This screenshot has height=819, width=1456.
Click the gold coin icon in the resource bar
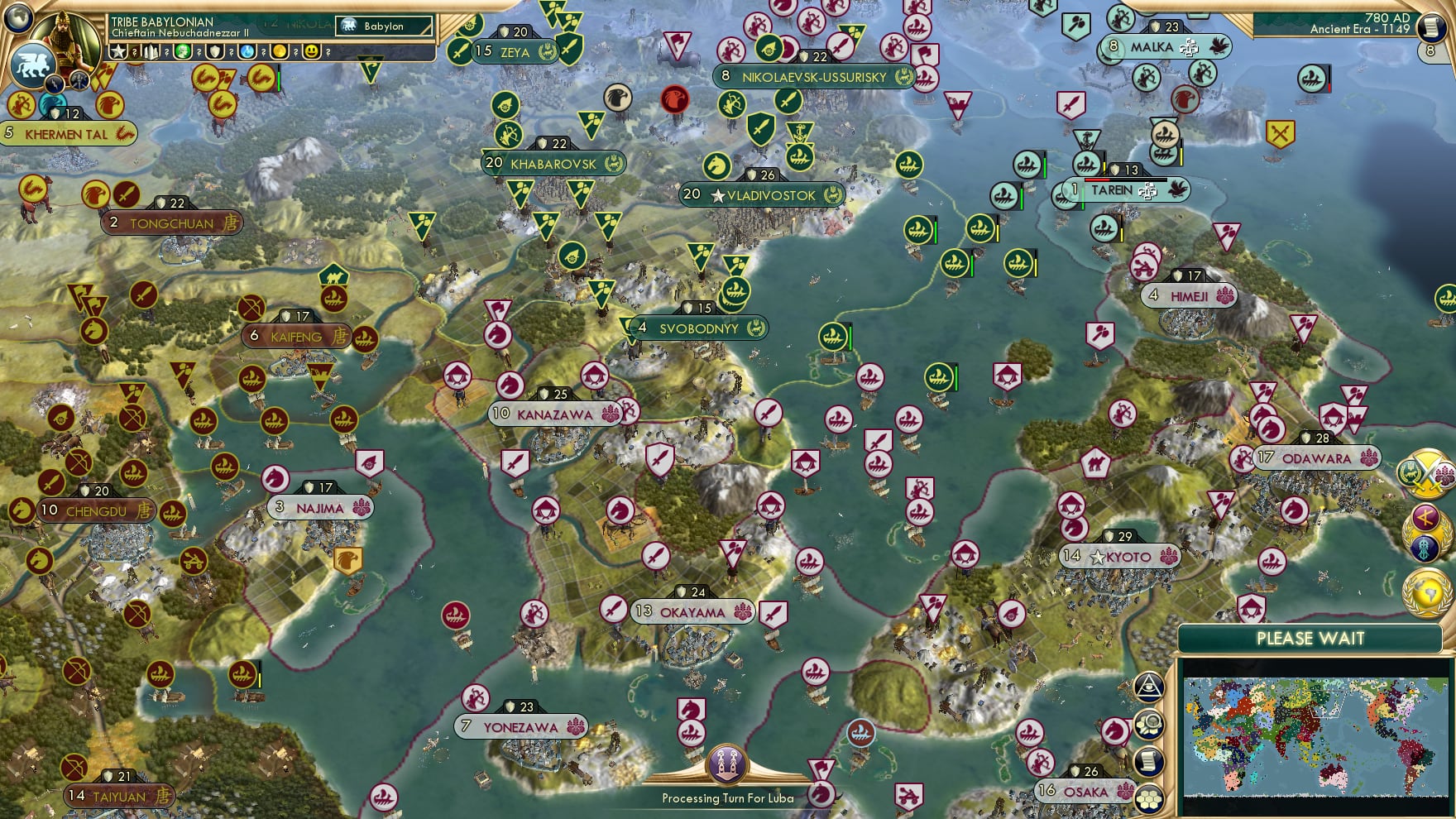coord(279,52)
